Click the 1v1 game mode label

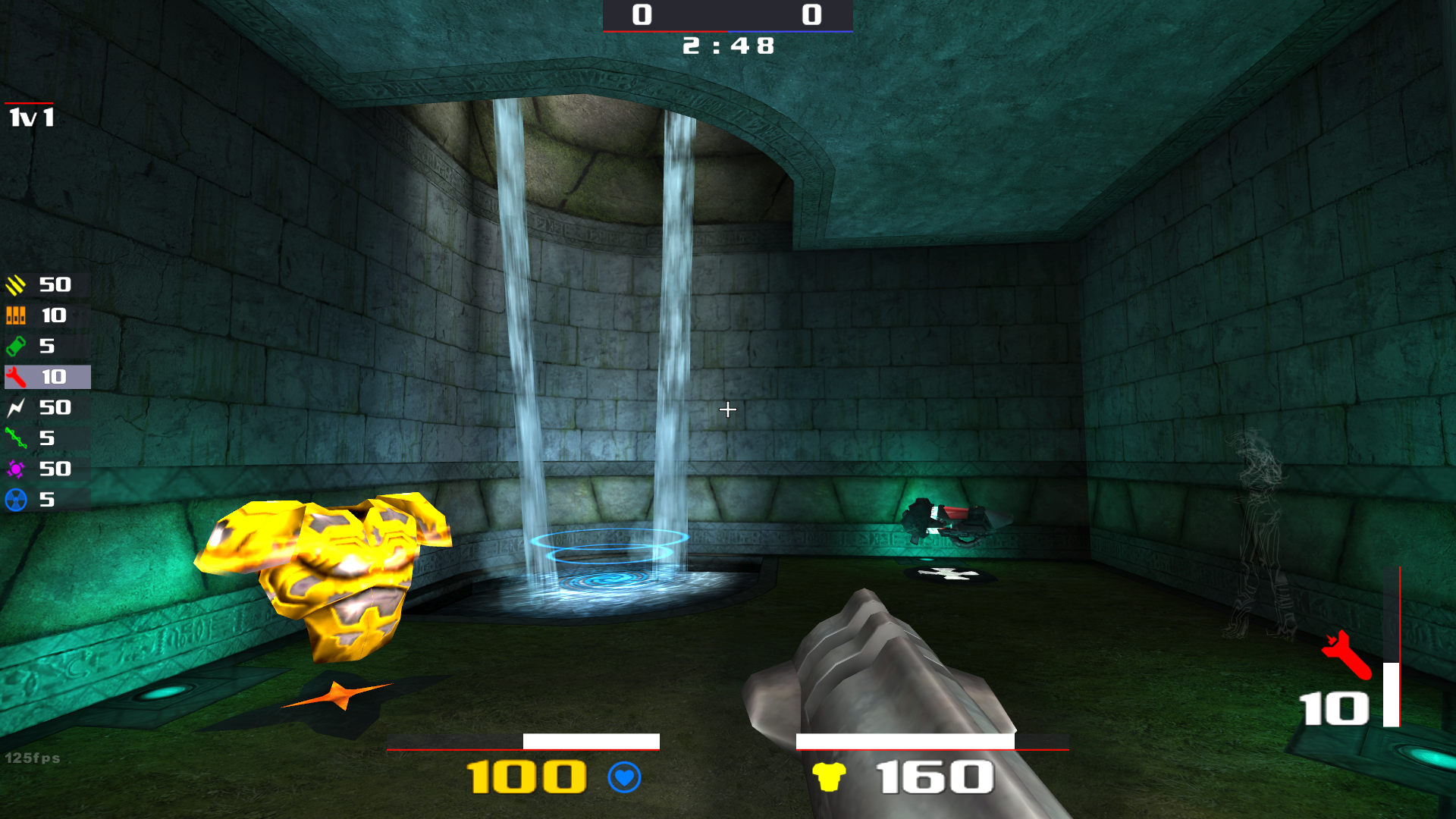point(31,118)
